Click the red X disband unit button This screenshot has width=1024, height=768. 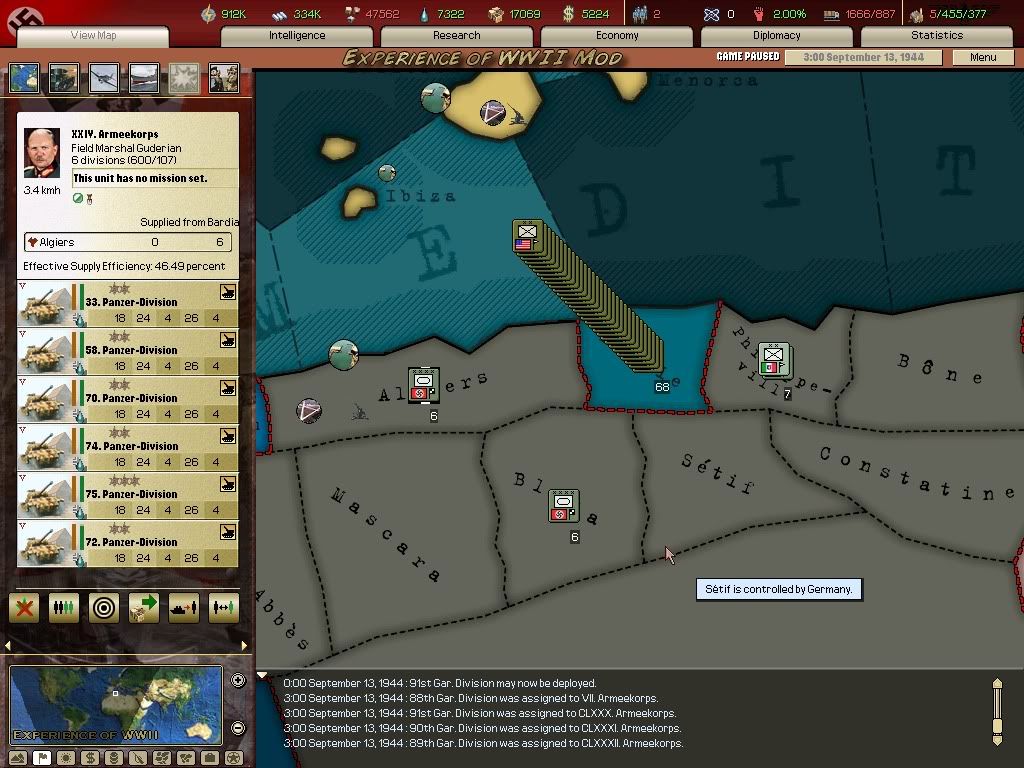coord(24,607)
